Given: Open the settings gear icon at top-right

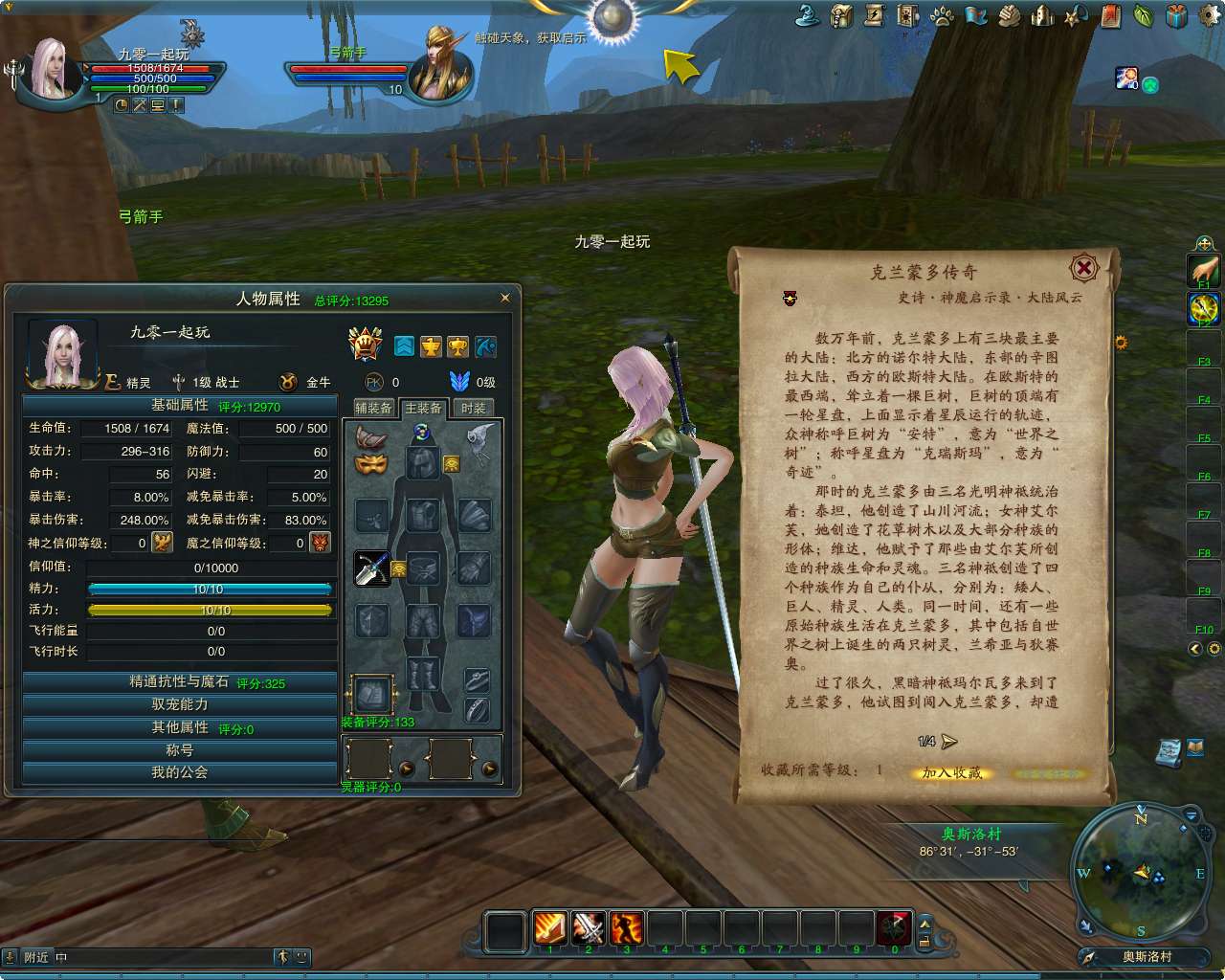Looking at the screenshot, I should pos(1210,16).
